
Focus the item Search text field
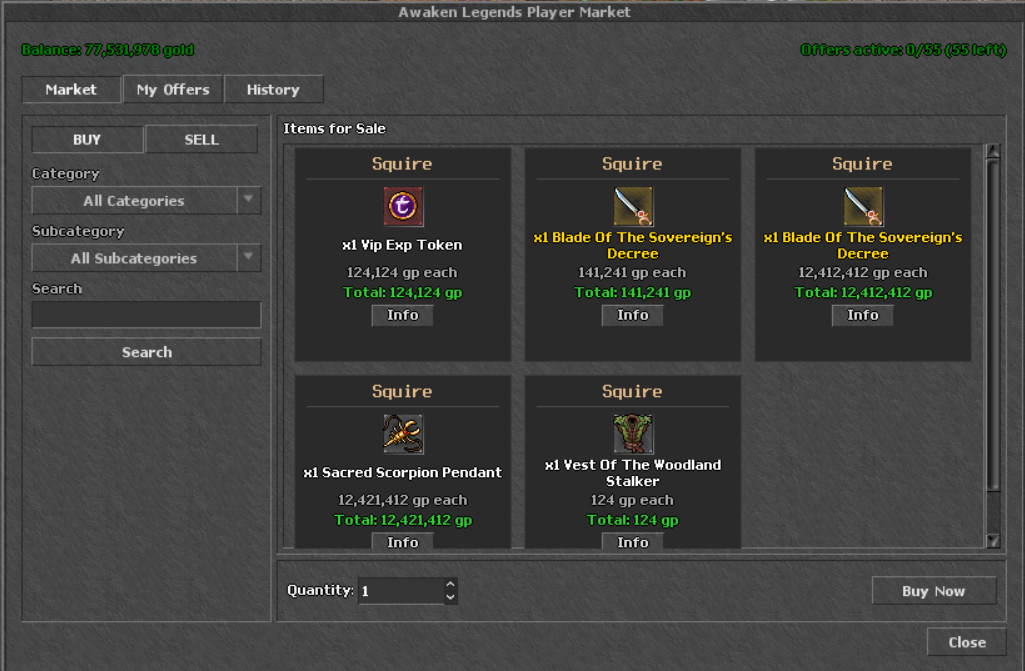[x=146, y=315]
